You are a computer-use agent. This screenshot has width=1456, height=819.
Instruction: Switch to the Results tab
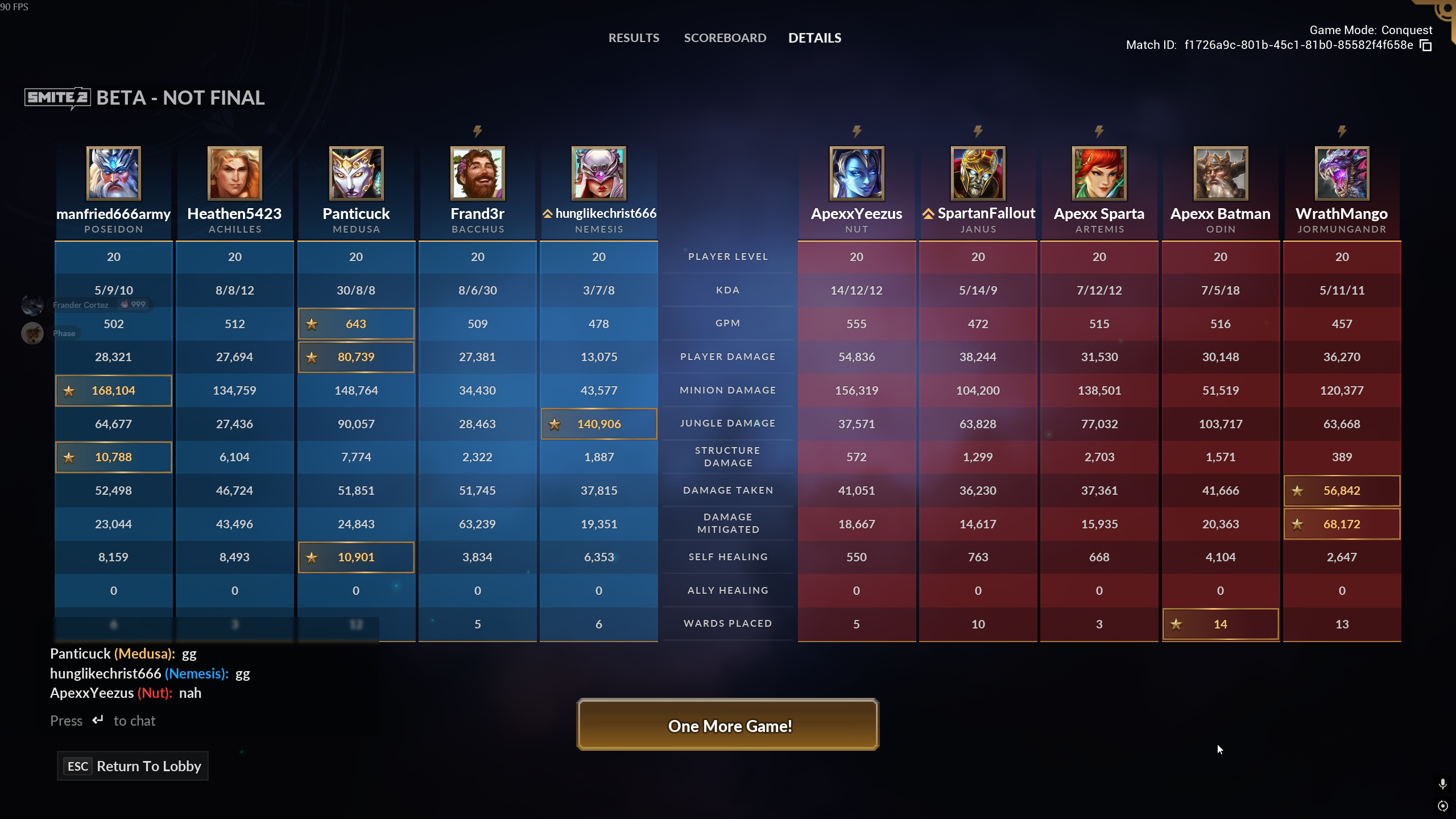634,38
